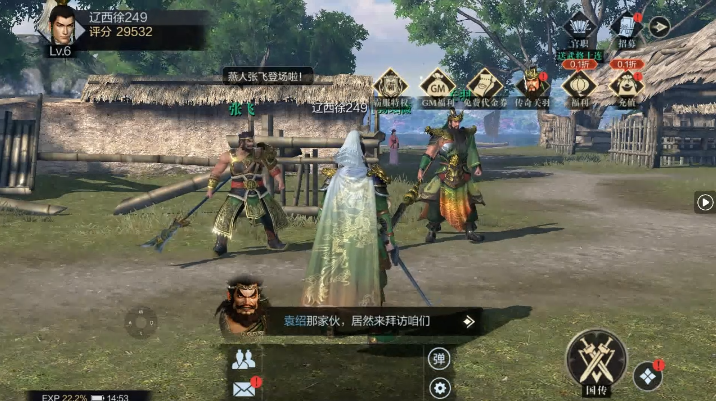Tap the virtual movement joystick
The height and width of the screenshot is (401, 716).
click(140, 322)
